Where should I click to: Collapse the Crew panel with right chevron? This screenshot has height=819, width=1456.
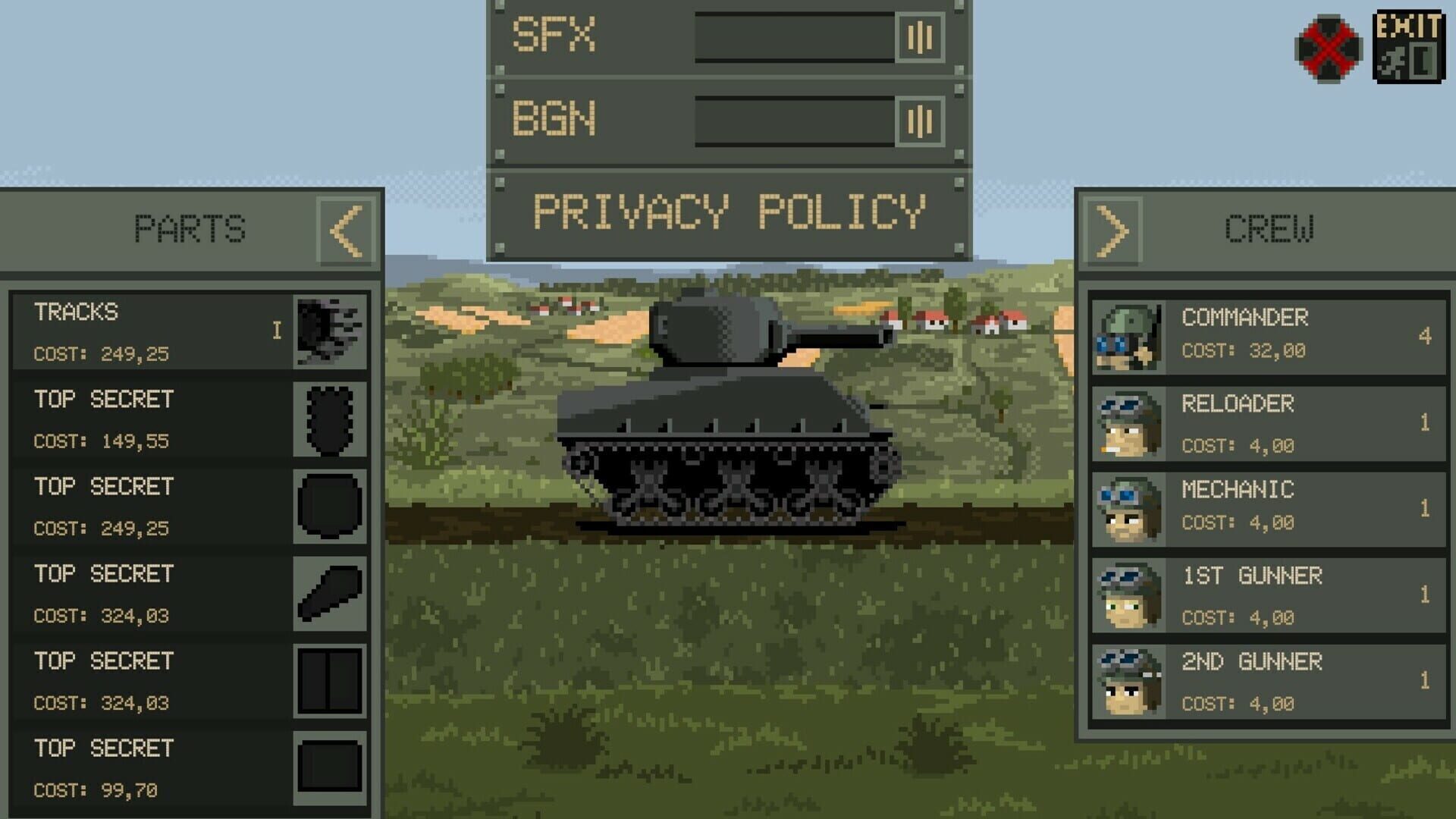(x=1113, y=229)
